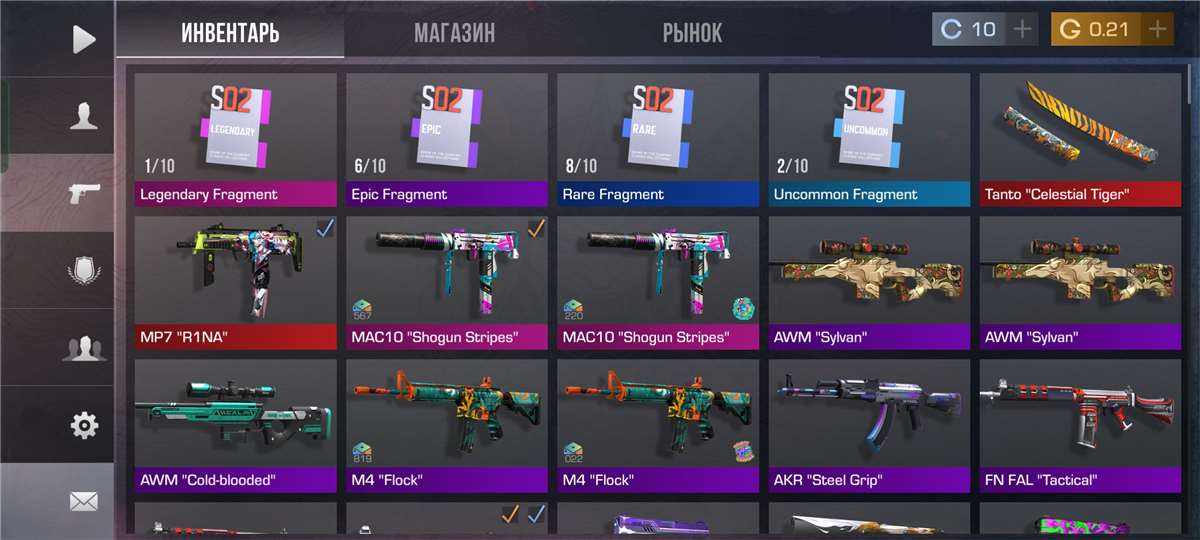This screenshot has width=1200, height=540.
Task: Choose the MP7 "R1NA" skin
Action: coord(235,283)
